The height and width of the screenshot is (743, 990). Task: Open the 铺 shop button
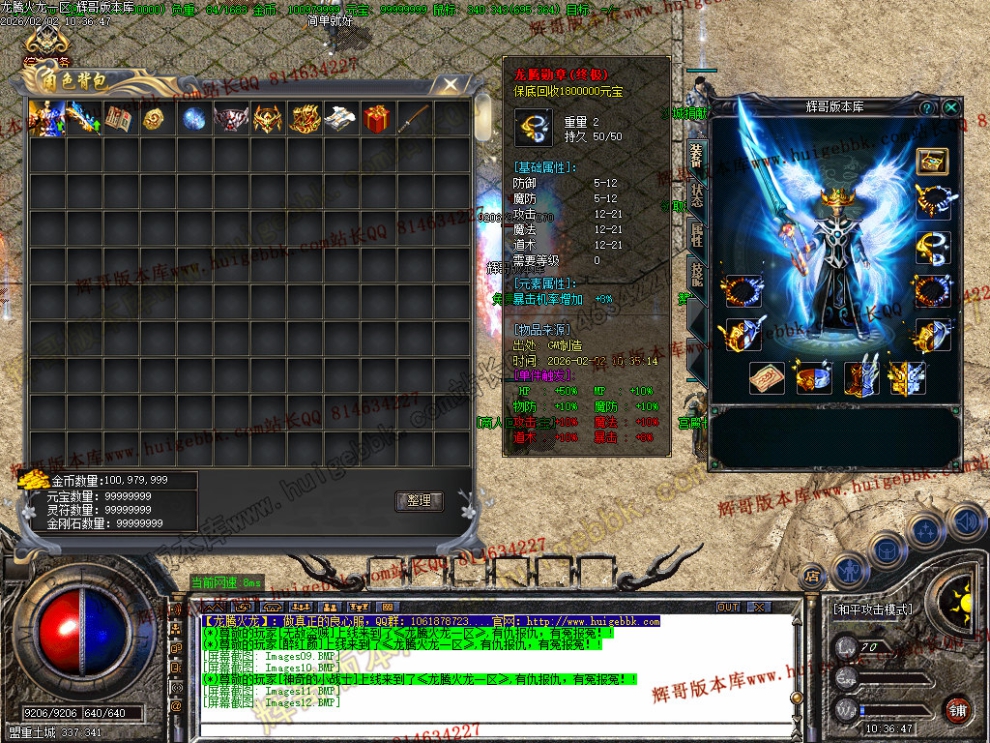(x=958, y=709)
